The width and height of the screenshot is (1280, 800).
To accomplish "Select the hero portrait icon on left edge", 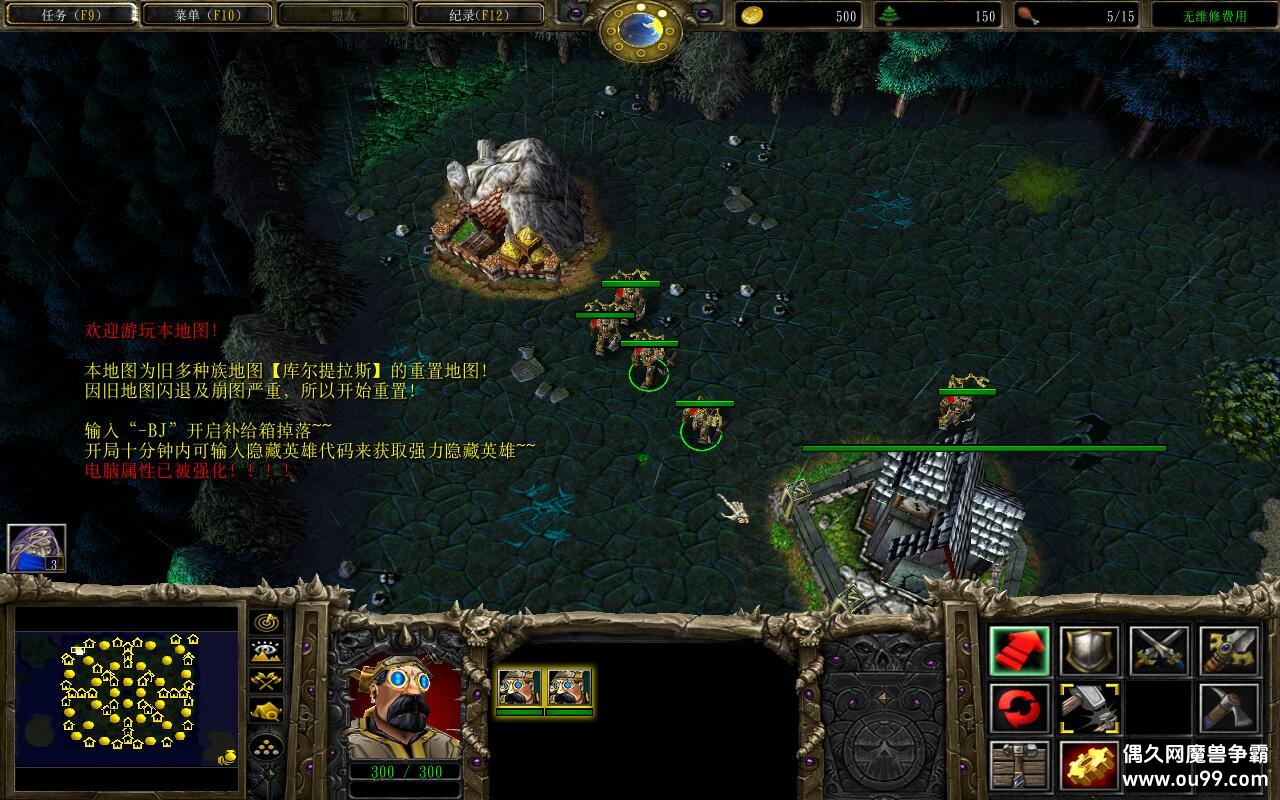I will coord(37,547).
